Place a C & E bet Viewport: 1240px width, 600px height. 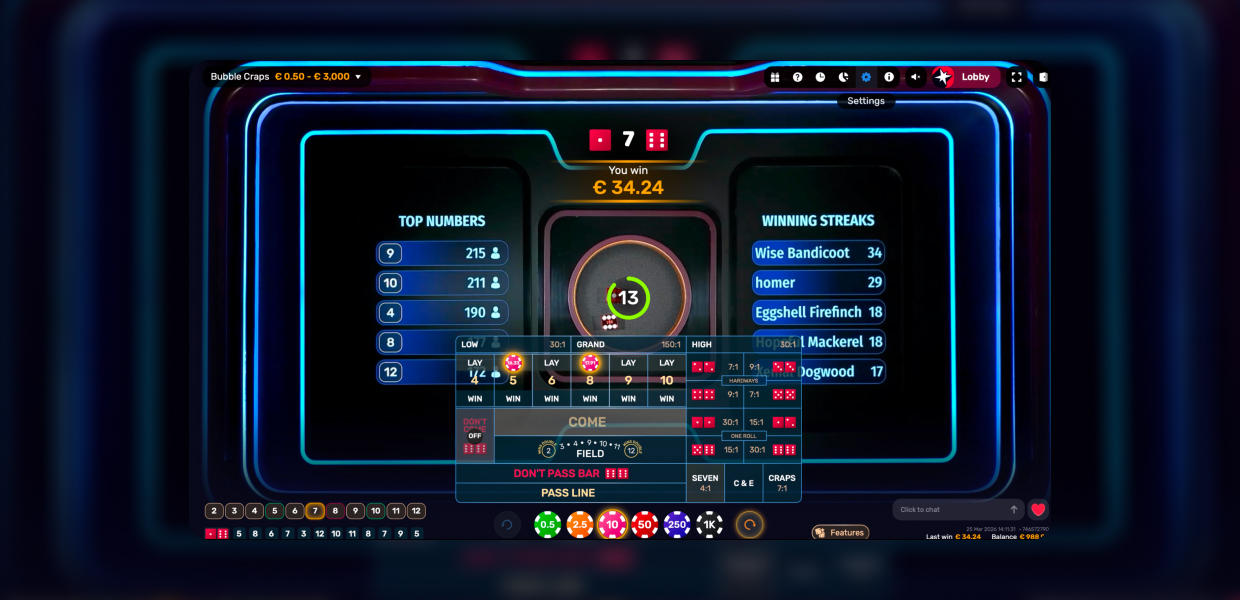point(744,483)
